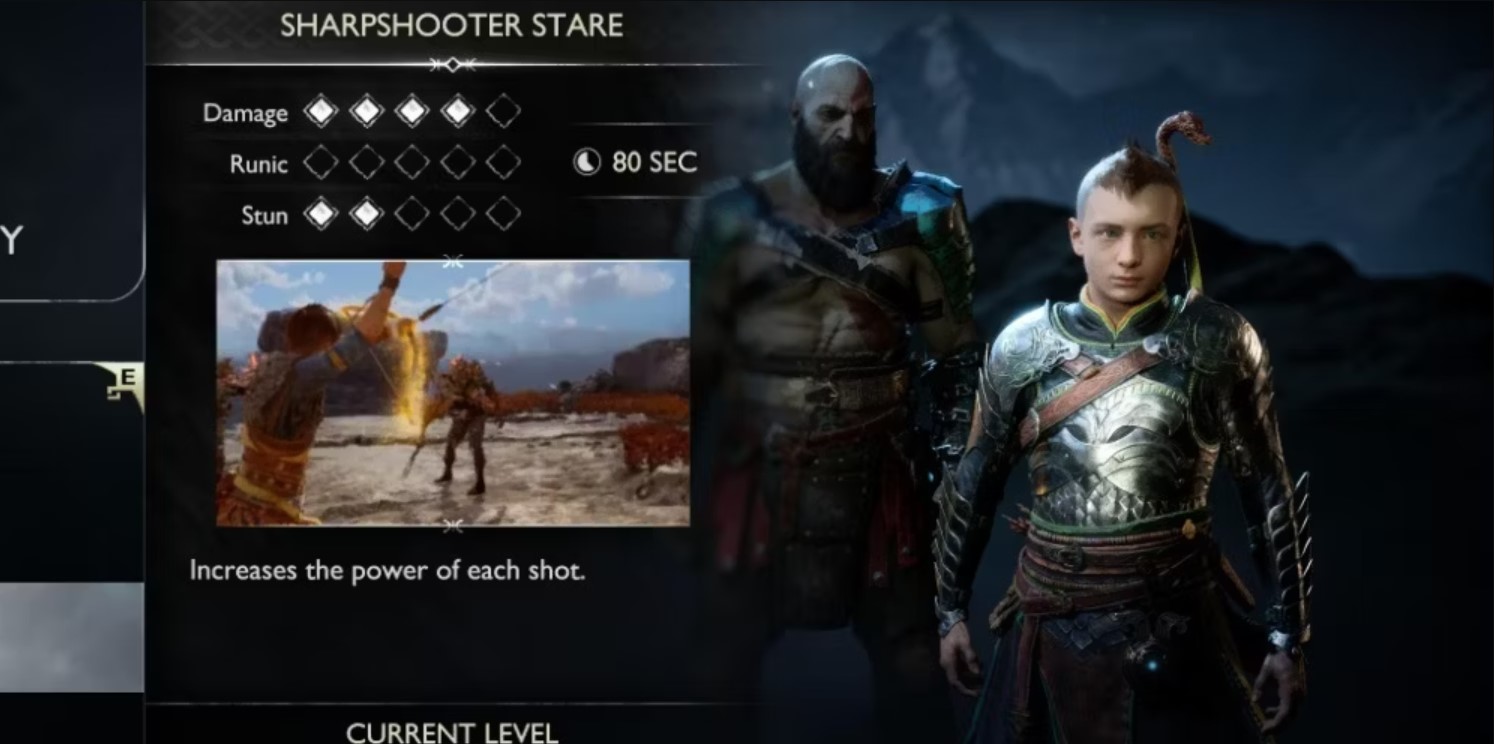Expand the chevron marker above the preview video
This screenshot has width=1494, height=744.
(x=452, y=259)
